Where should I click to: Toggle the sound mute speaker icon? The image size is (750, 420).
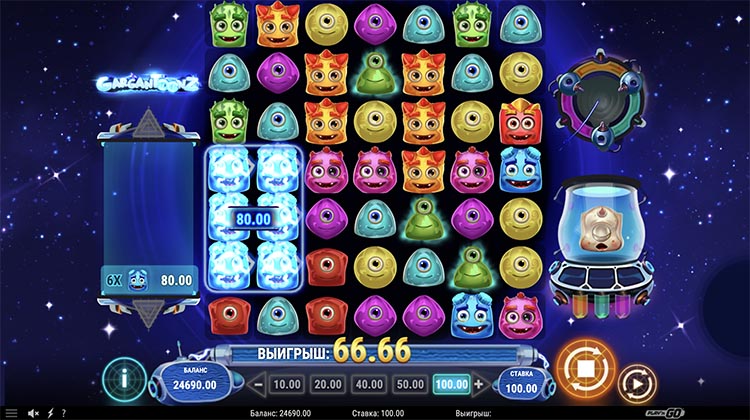click(34, 412)
